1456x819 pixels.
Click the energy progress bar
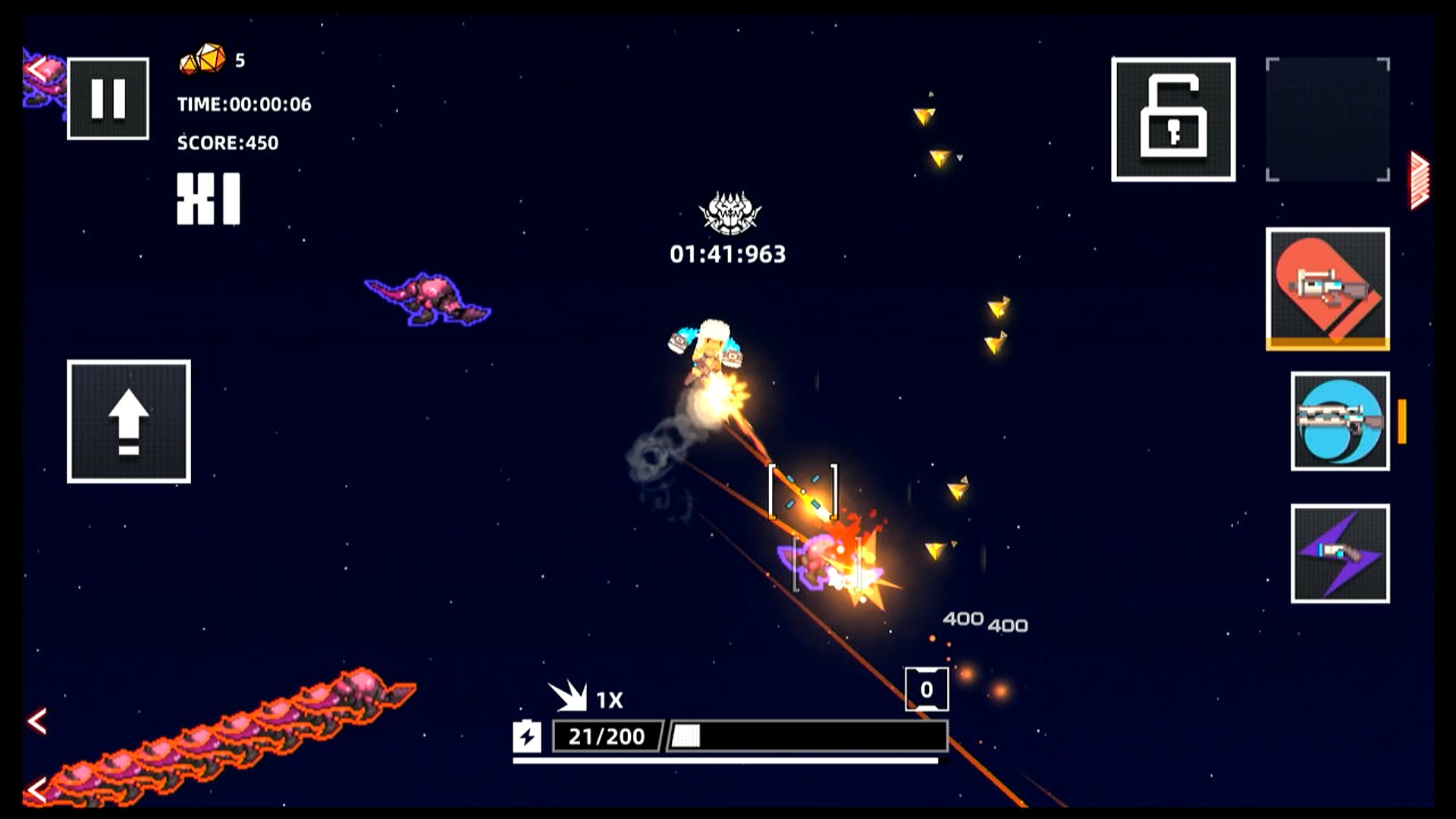804,735
